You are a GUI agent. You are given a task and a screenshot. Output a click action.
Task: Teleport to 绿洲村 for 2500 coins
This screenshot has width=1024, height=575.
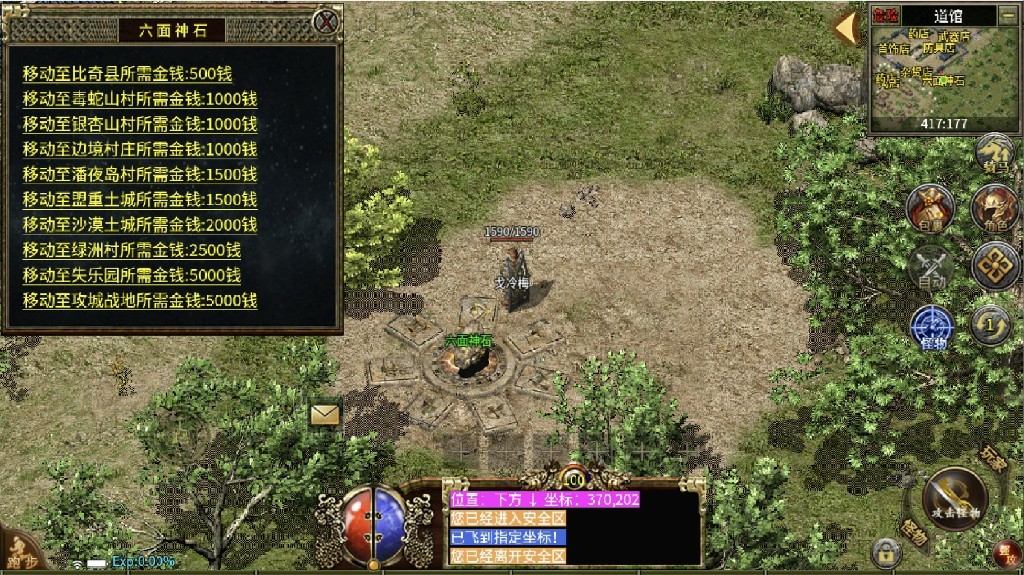(132, 249)
